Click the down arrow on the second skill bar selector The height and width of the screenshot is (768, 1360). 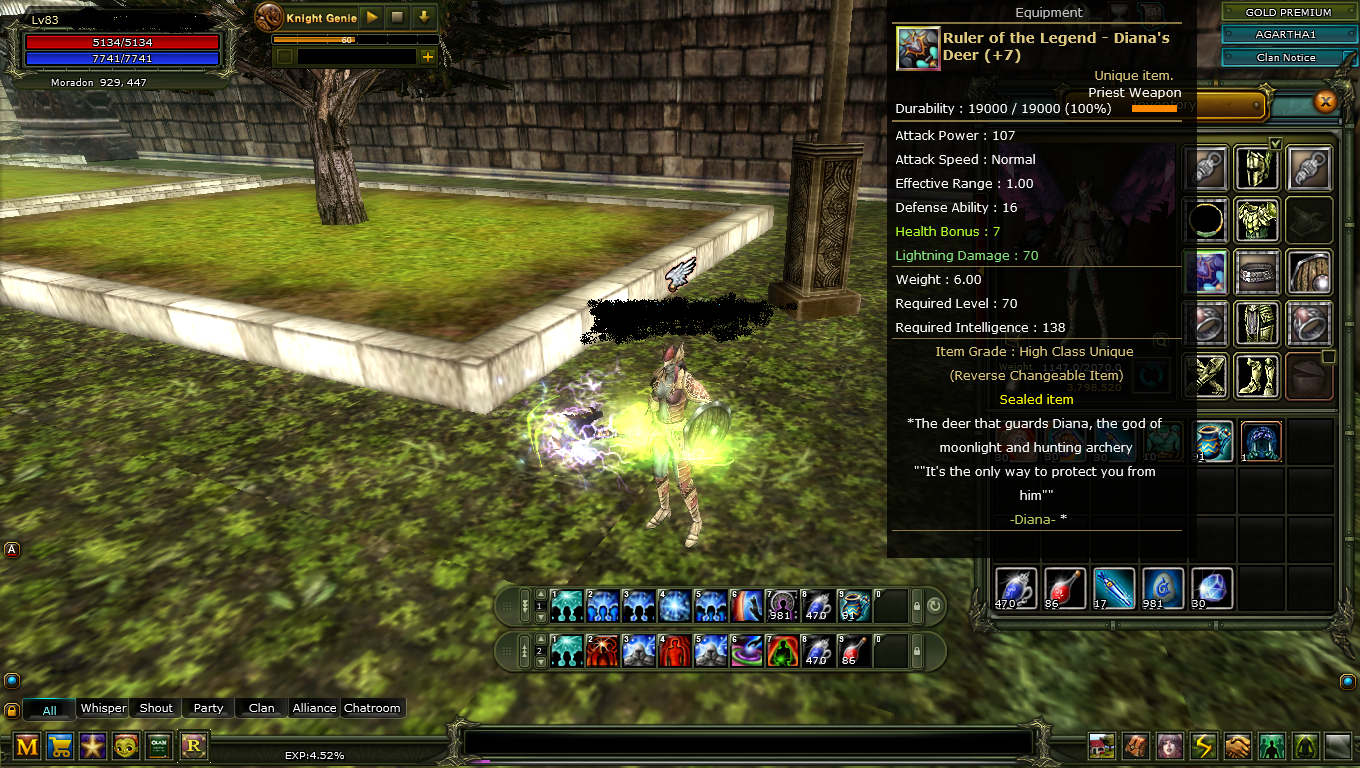pos(541,662)
